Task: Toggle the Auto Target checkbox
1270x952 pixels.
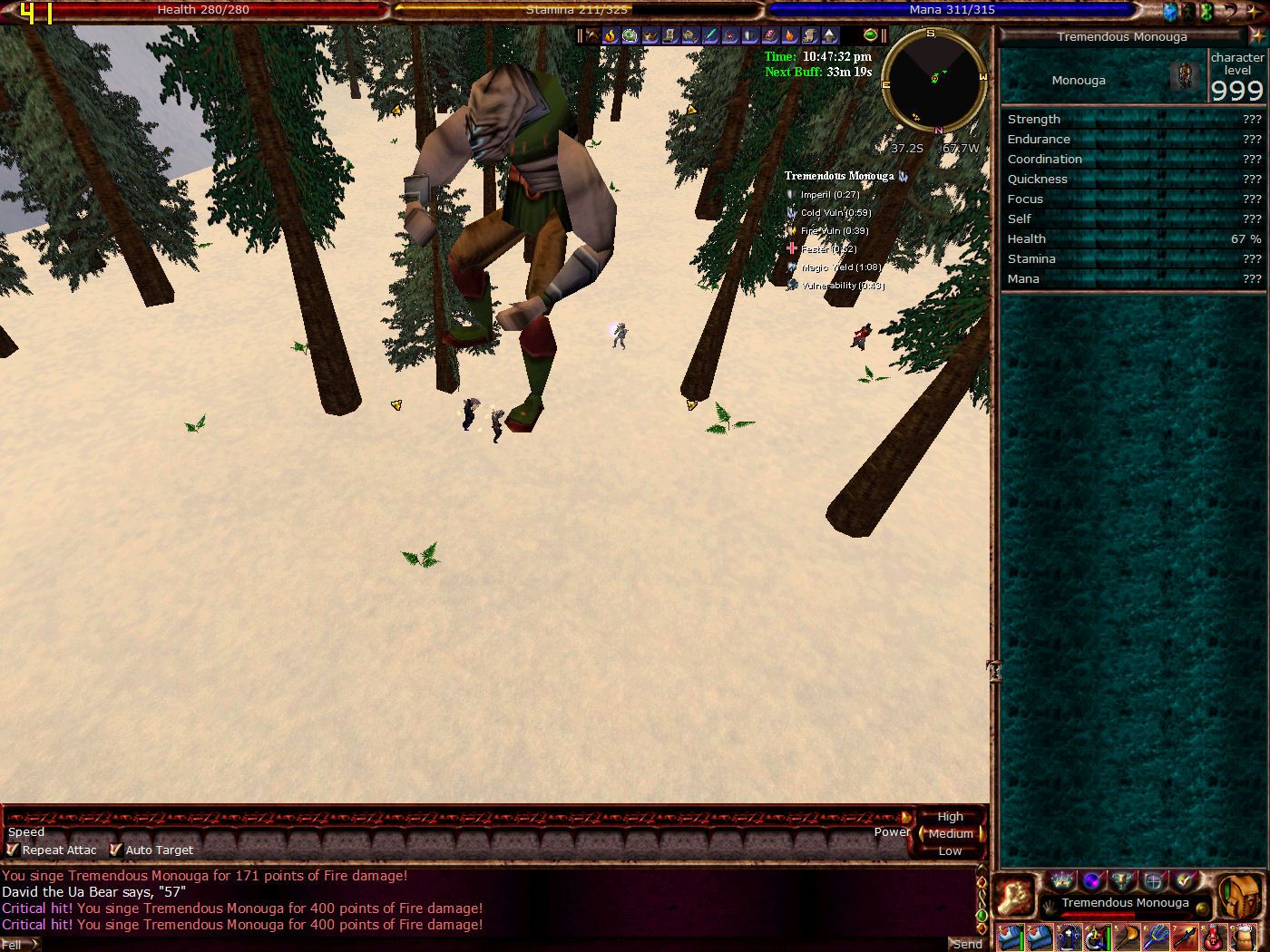Action: [x=115, y=850]
